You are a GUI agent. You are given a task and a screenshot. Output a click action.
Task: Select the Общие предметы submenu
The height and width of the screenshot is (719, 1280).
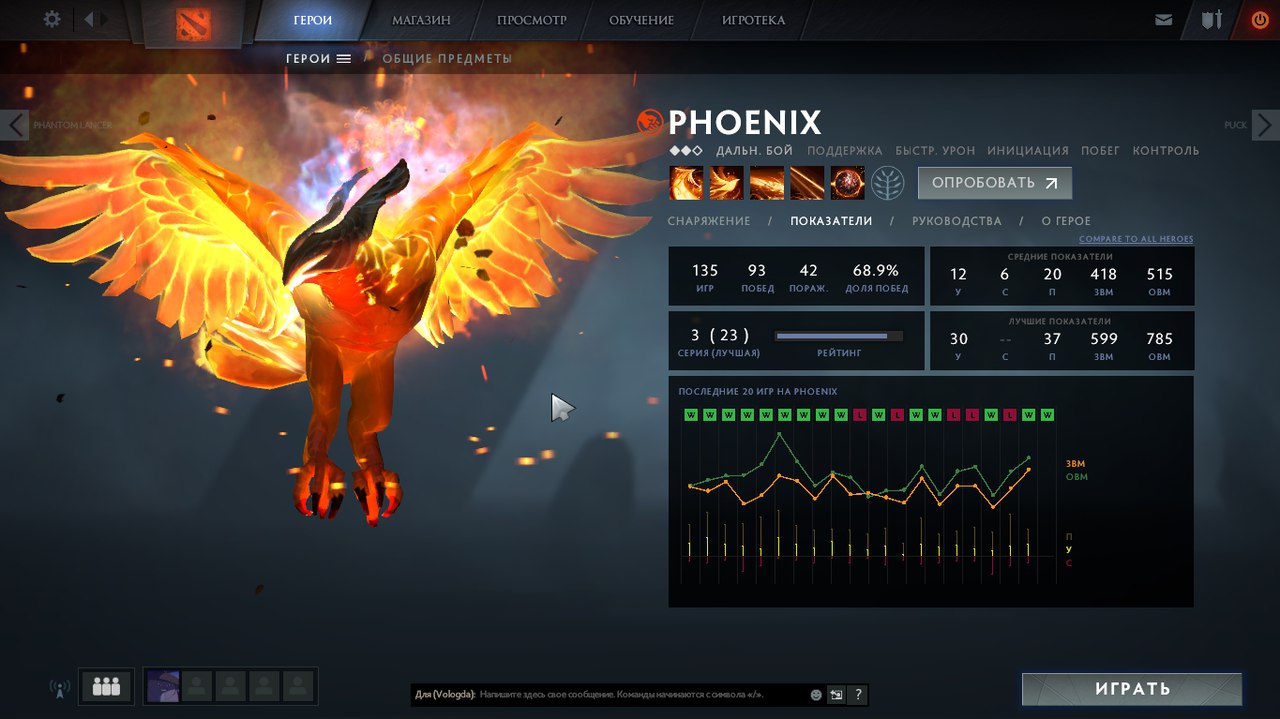pyautogui.click(x=447, y=59)
